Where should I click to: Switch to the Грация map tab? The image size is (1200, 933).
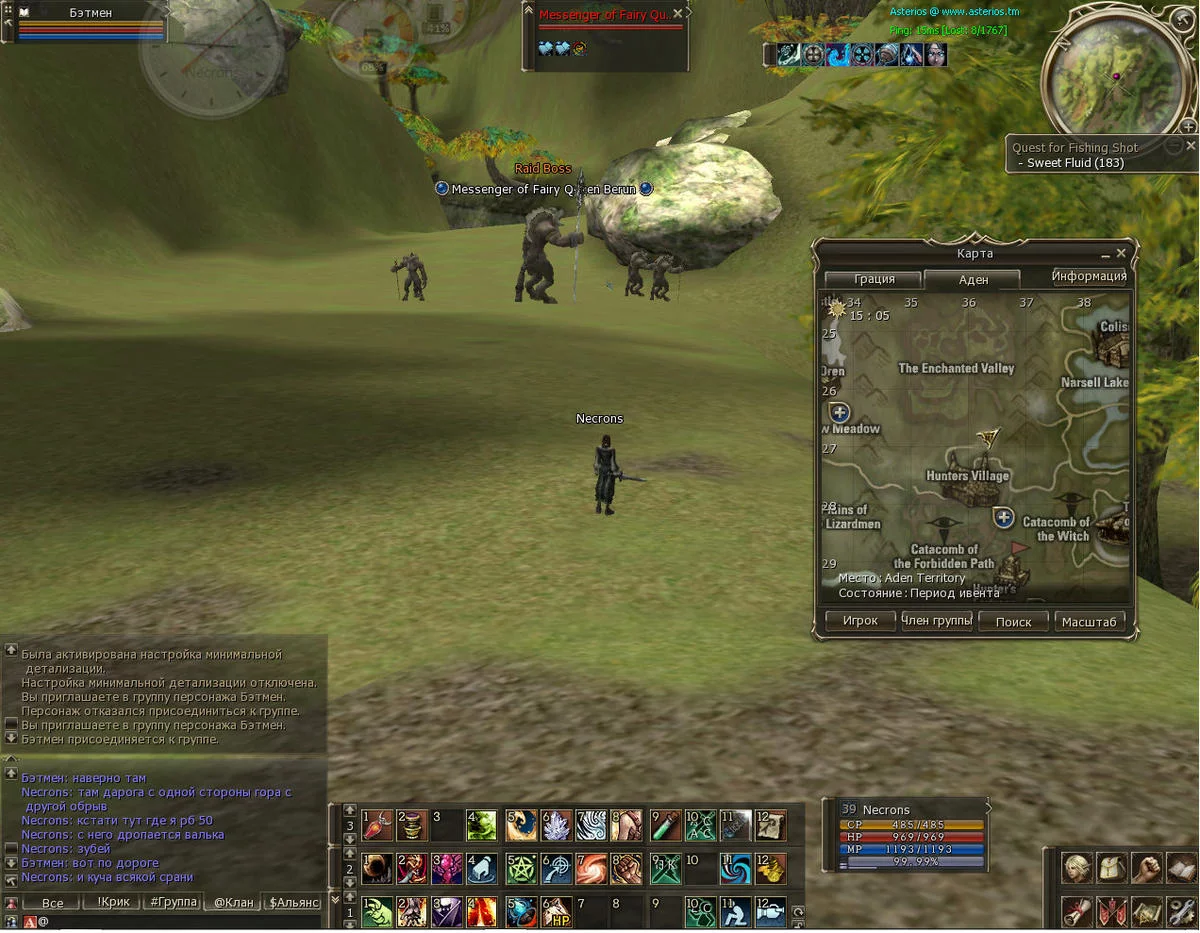coord(873,279)
